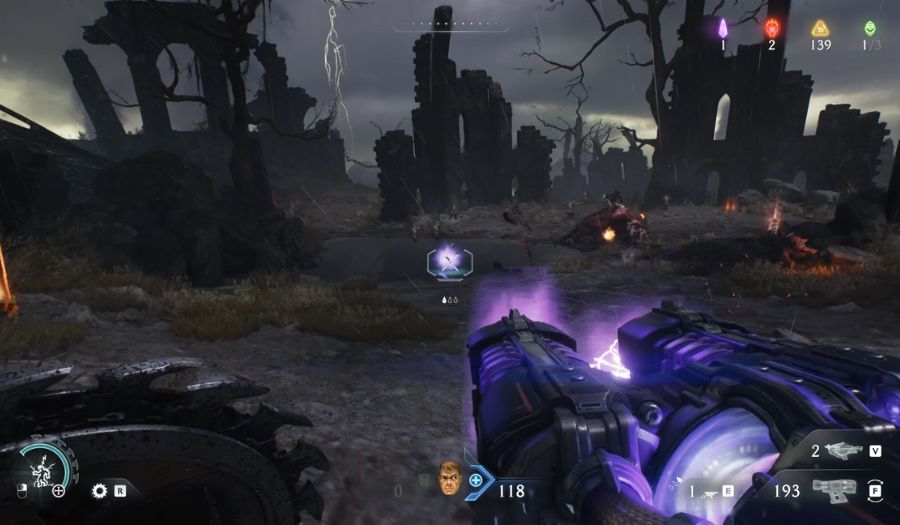
Task: Click the Doom Slayer face portrait
Action: pos(451,478)
